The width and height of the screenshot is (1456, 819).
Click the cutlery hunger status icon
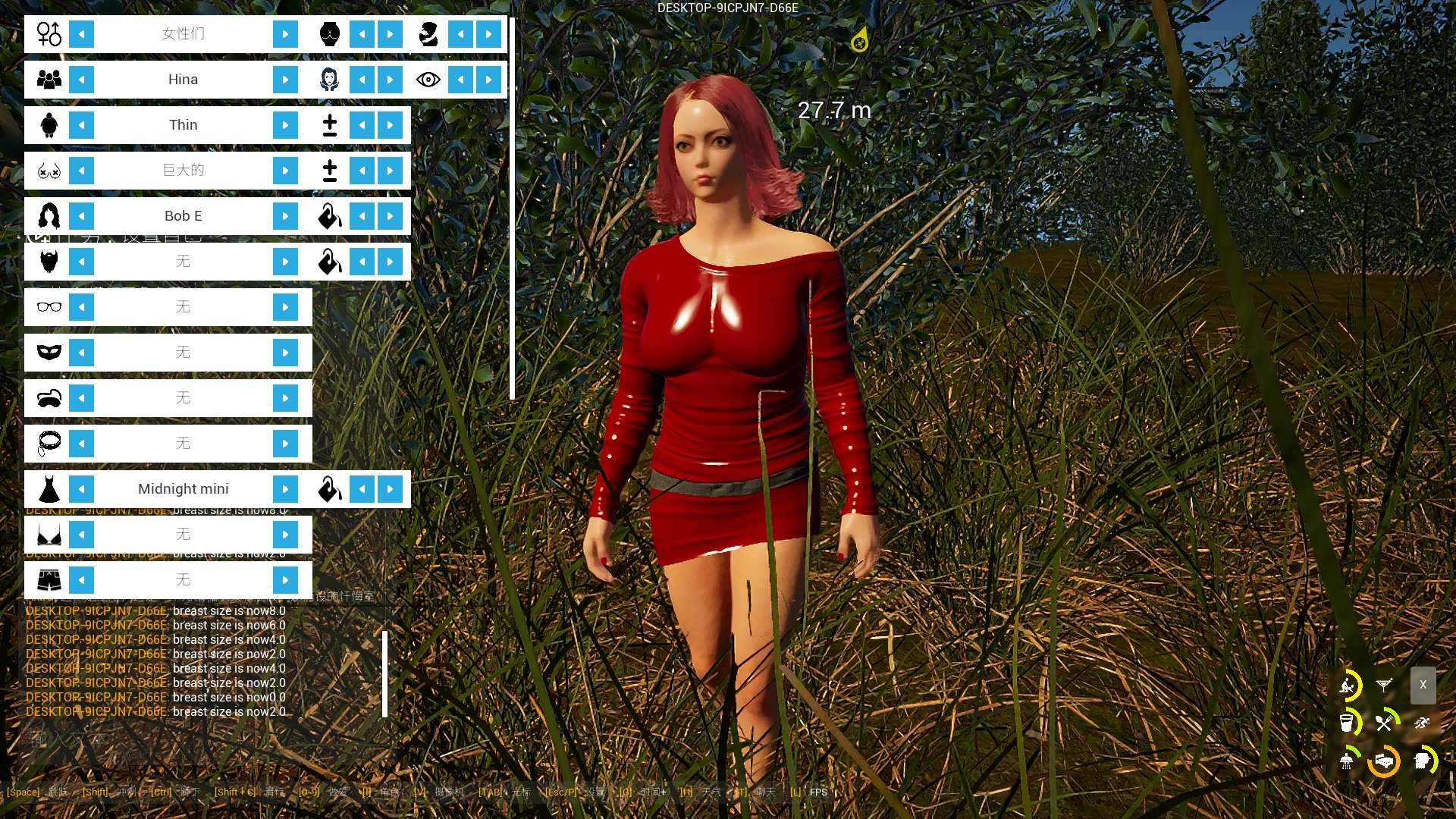point(1385,723)
